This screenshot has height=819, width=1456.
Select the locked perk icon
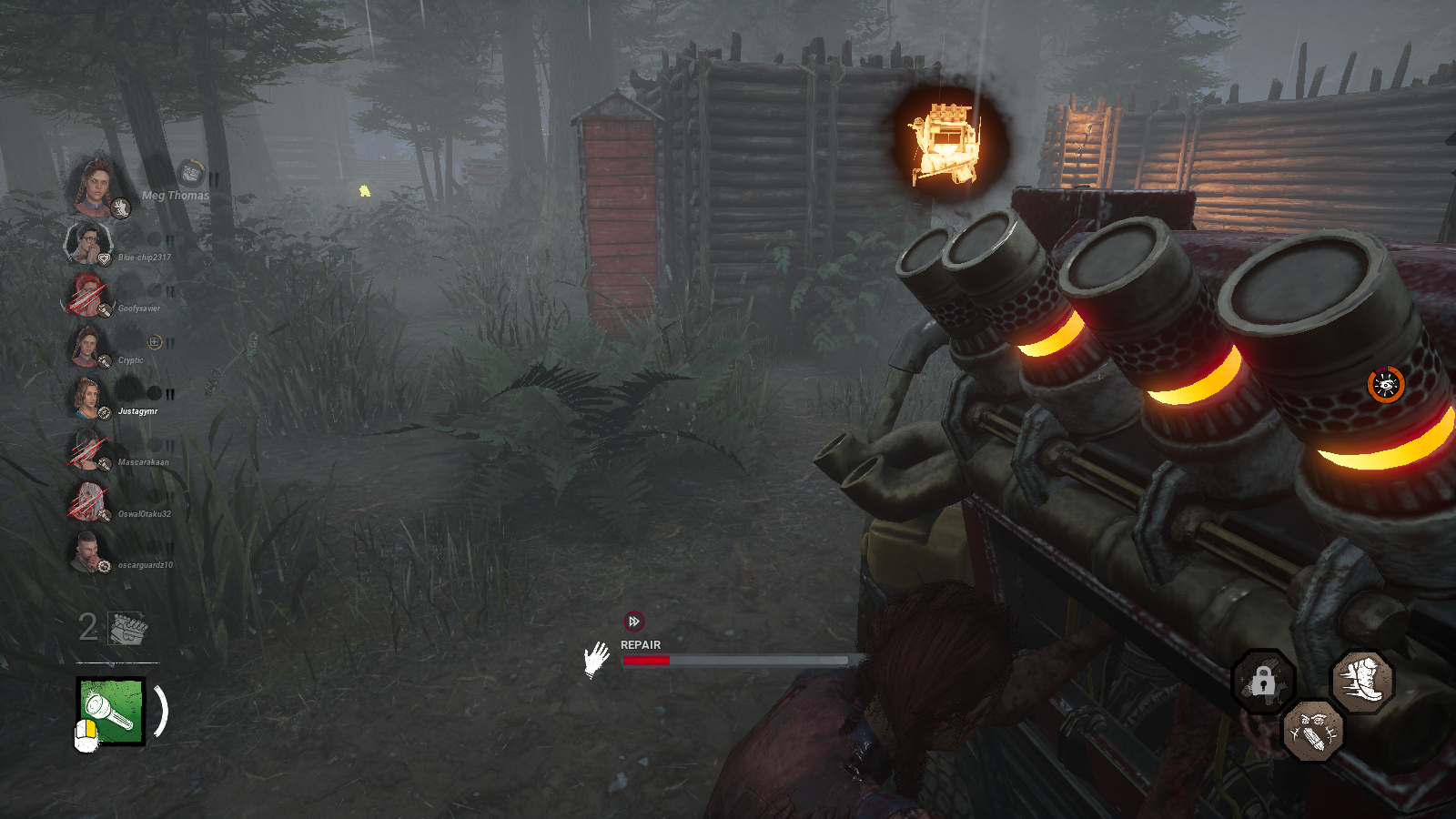(1263, 680)
